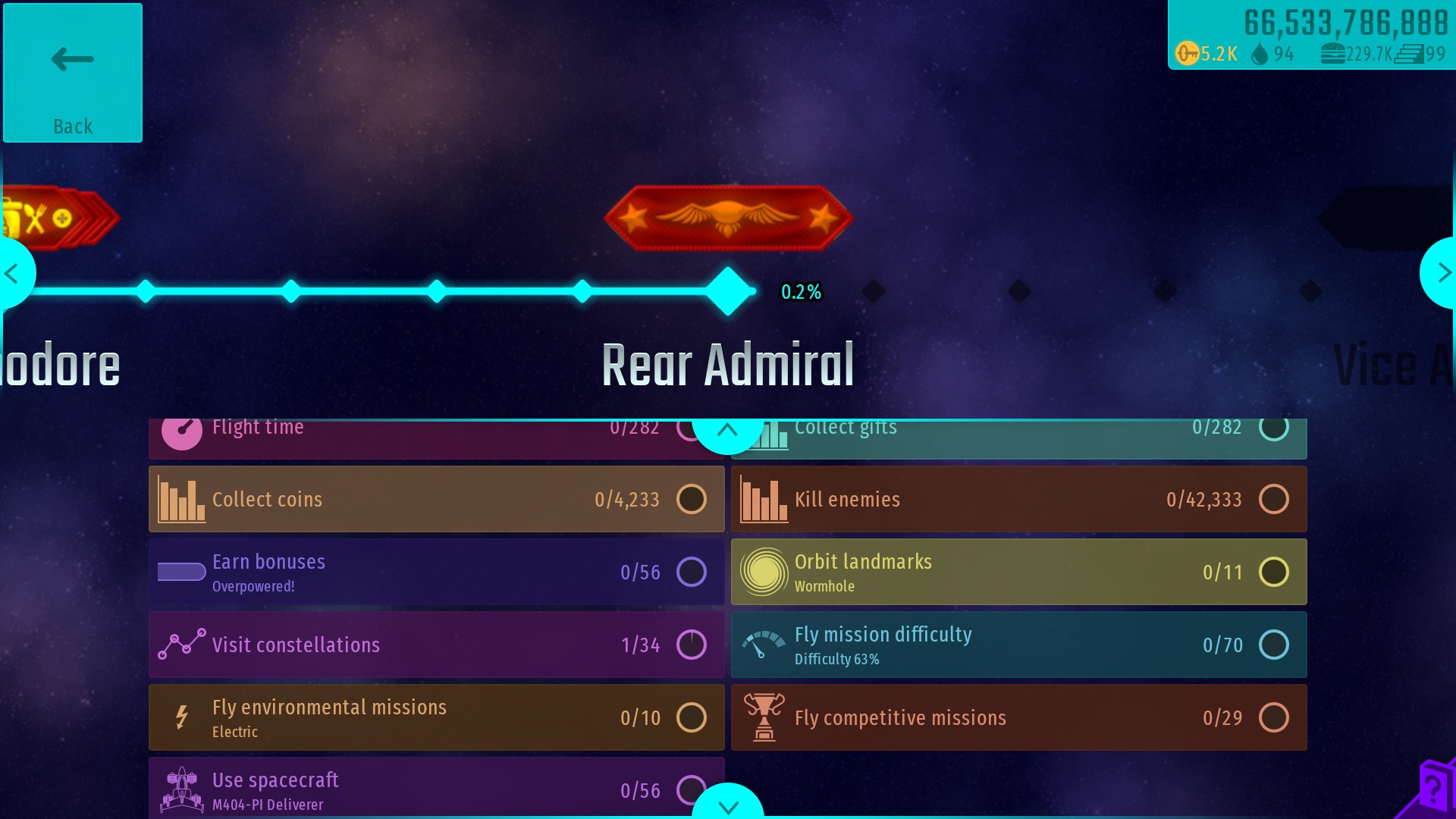Go back with the Back button

[73, 73]
